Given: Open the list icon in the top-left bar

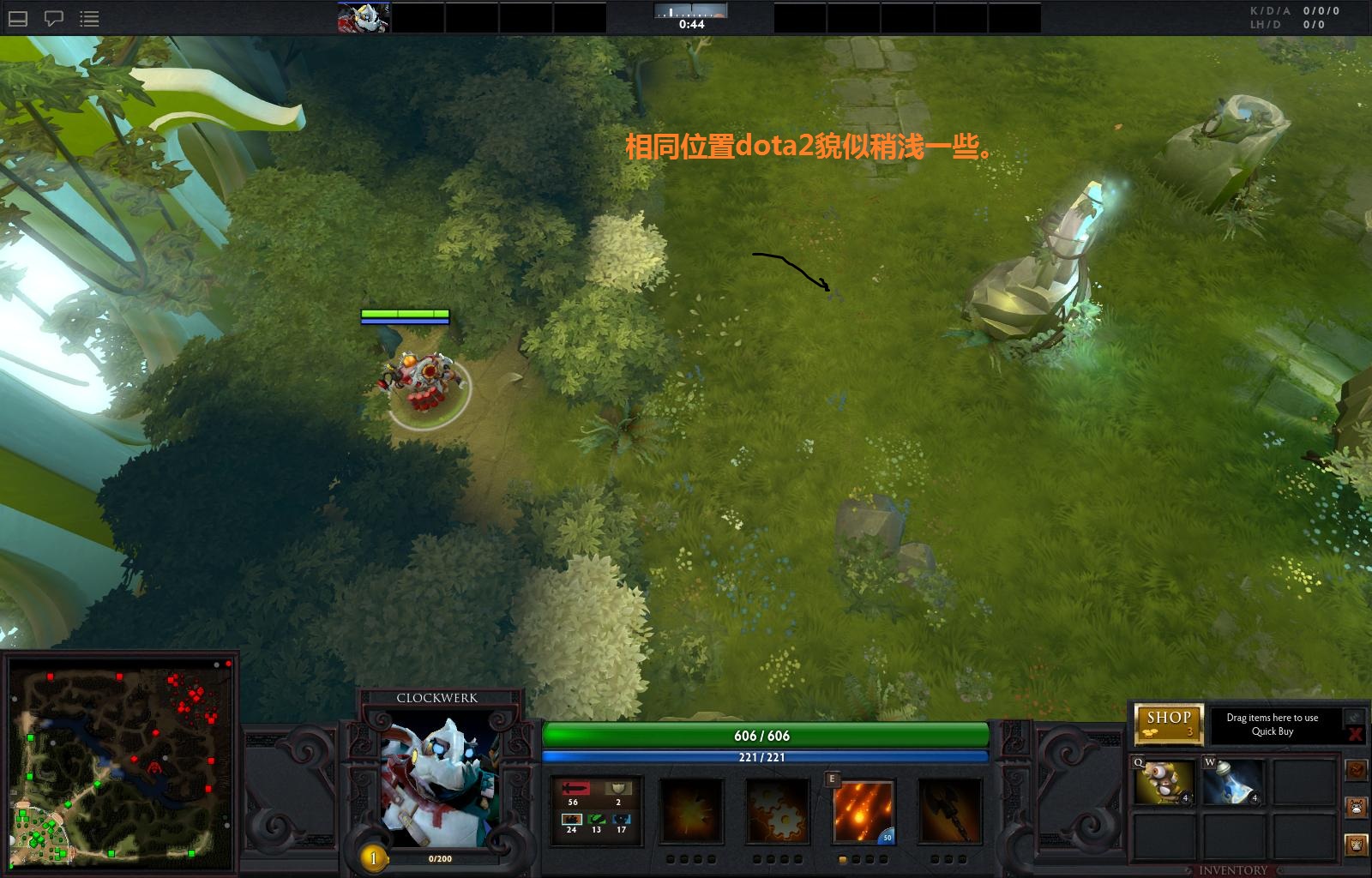Looking at the screenshot, I should coord(89,18).
